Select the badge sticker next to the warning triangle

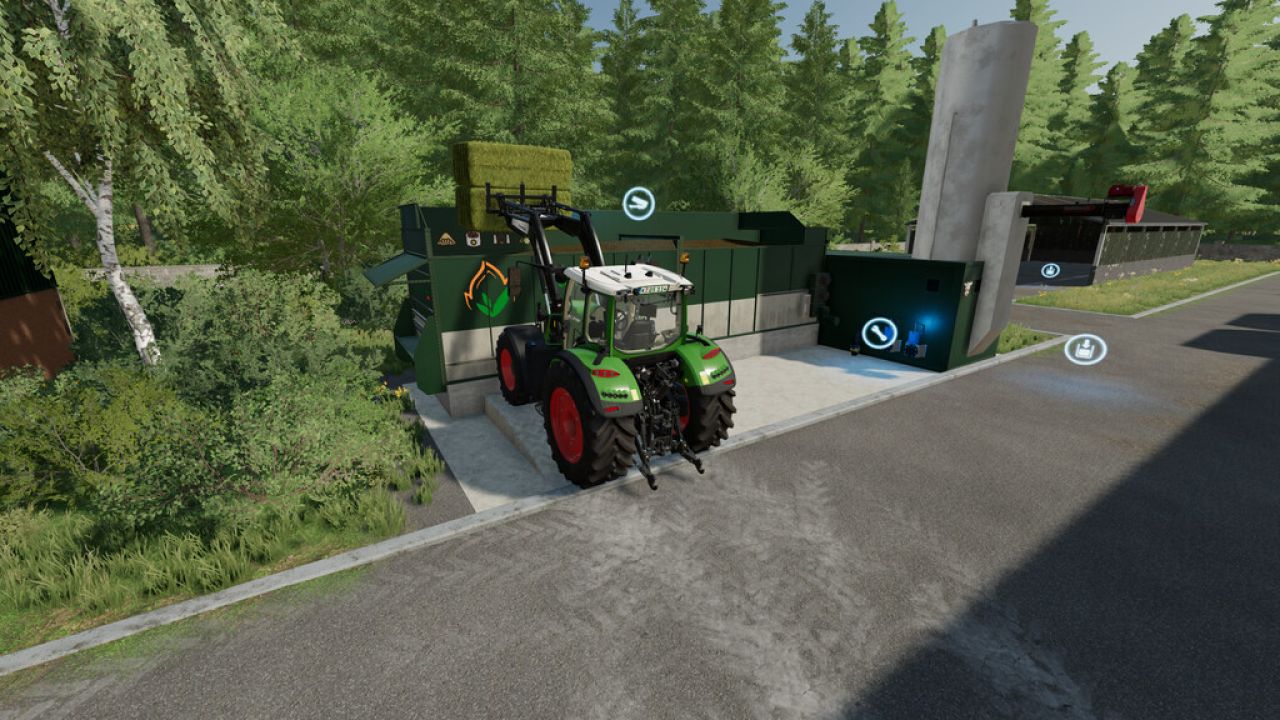click(472, 239)
